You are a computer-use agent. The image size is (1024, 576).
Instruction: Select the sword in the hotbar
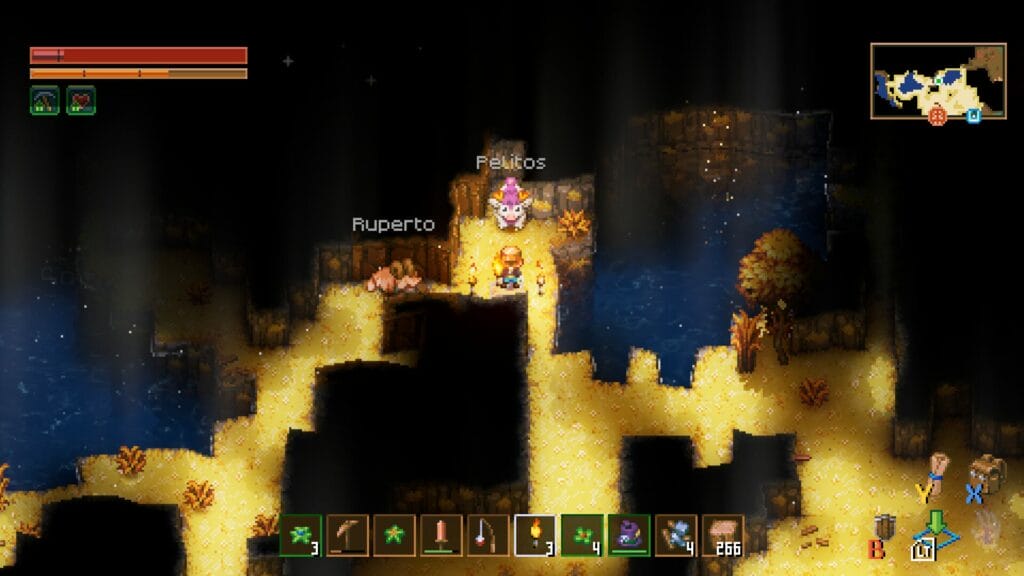point(441,535)
